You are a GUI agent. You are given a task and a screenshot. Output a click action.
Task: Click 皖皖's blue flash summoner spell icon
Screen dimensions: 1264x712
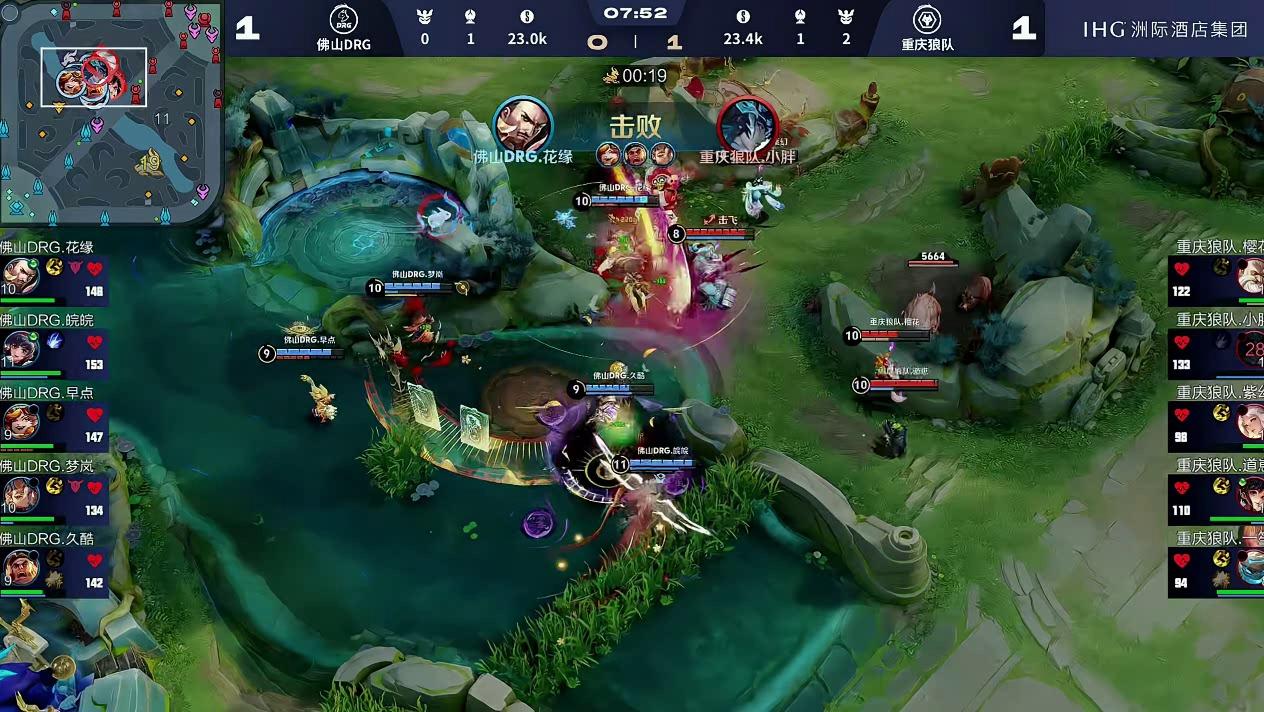click(x=56, y=341)
